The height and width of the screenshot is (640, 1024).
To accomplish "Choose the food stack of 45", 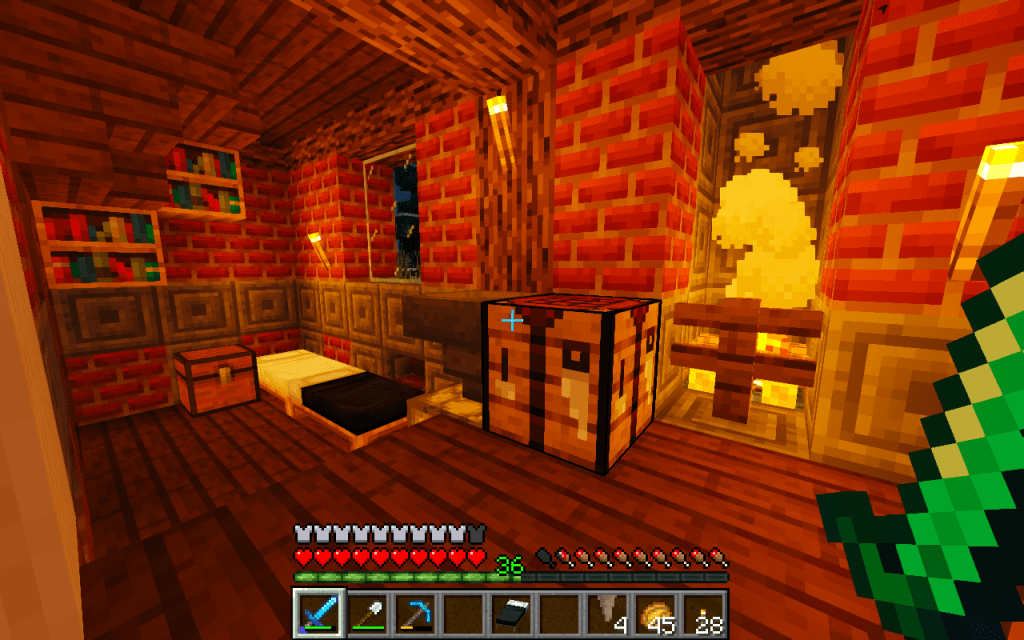I will (x=656, y=612).
